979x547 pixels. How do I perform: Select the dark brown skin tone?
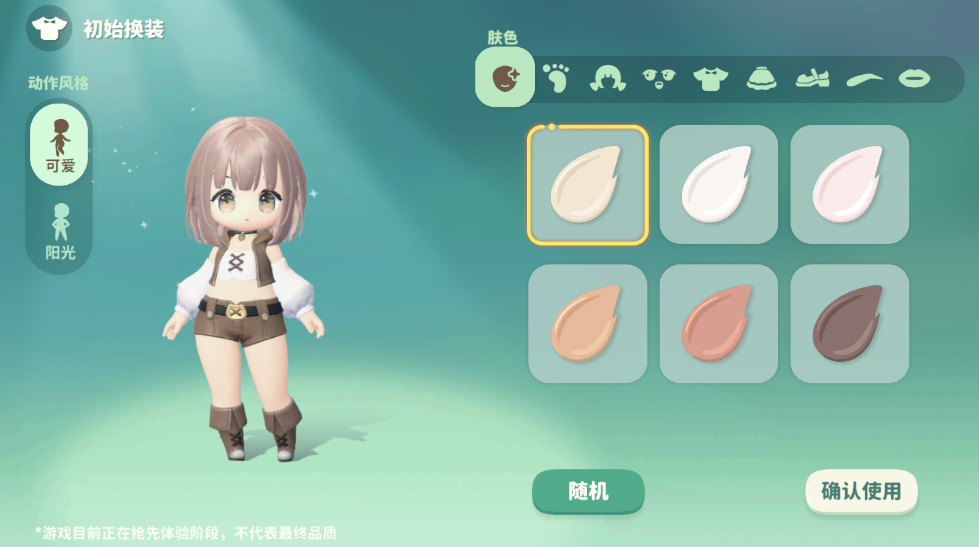pos(850,323)
